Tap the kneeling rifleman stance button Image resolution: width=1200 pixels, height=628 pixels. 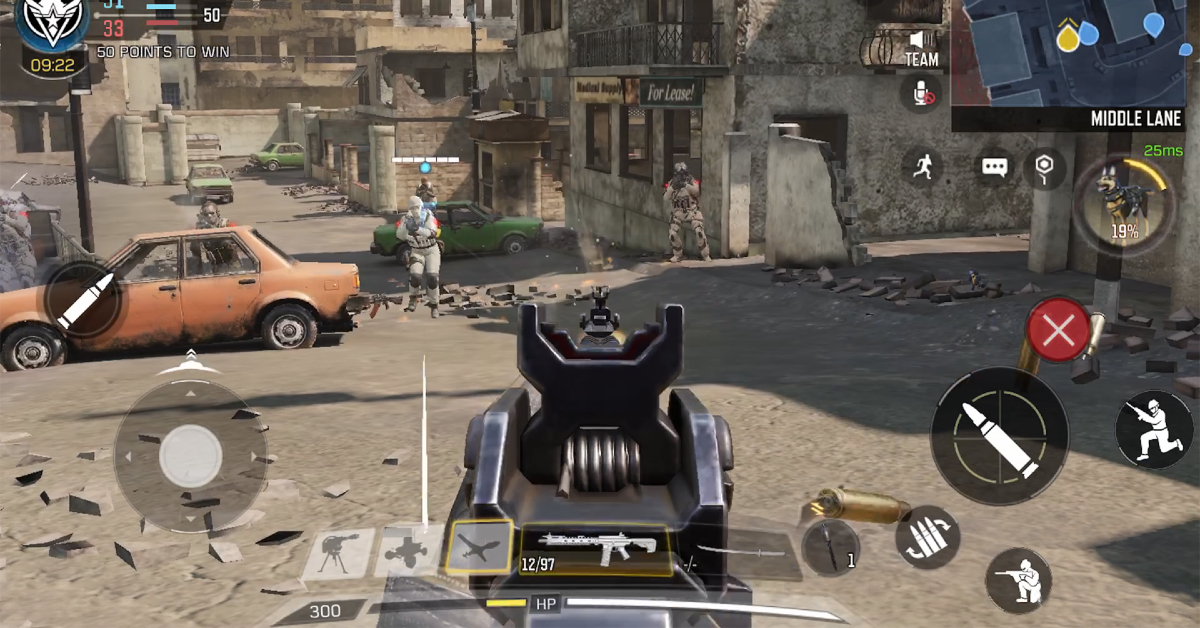click(x=1017, y=580)
